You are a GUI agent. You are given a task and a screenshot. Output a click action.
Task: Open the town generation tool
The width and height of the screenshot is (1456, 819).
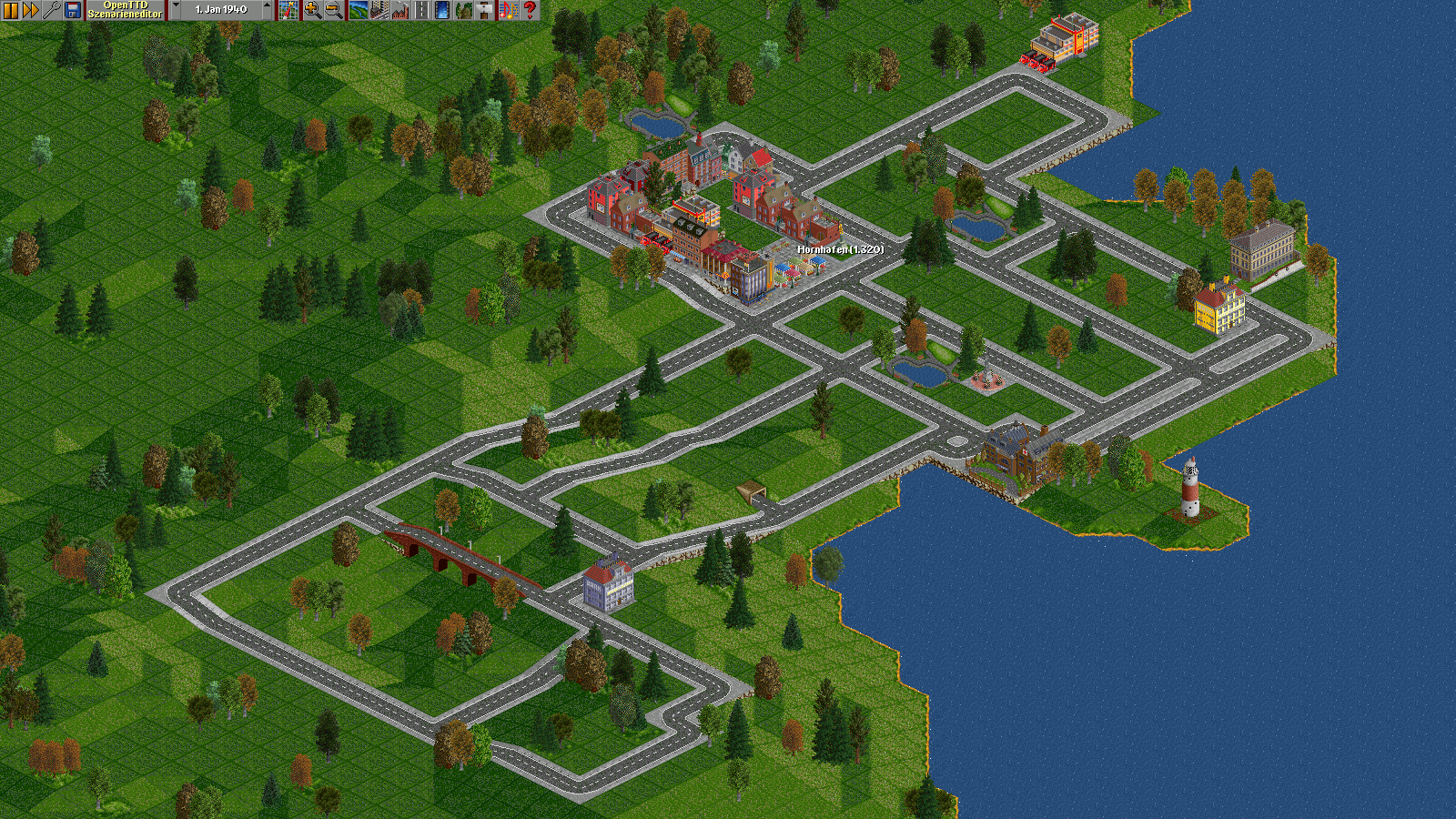379,10
